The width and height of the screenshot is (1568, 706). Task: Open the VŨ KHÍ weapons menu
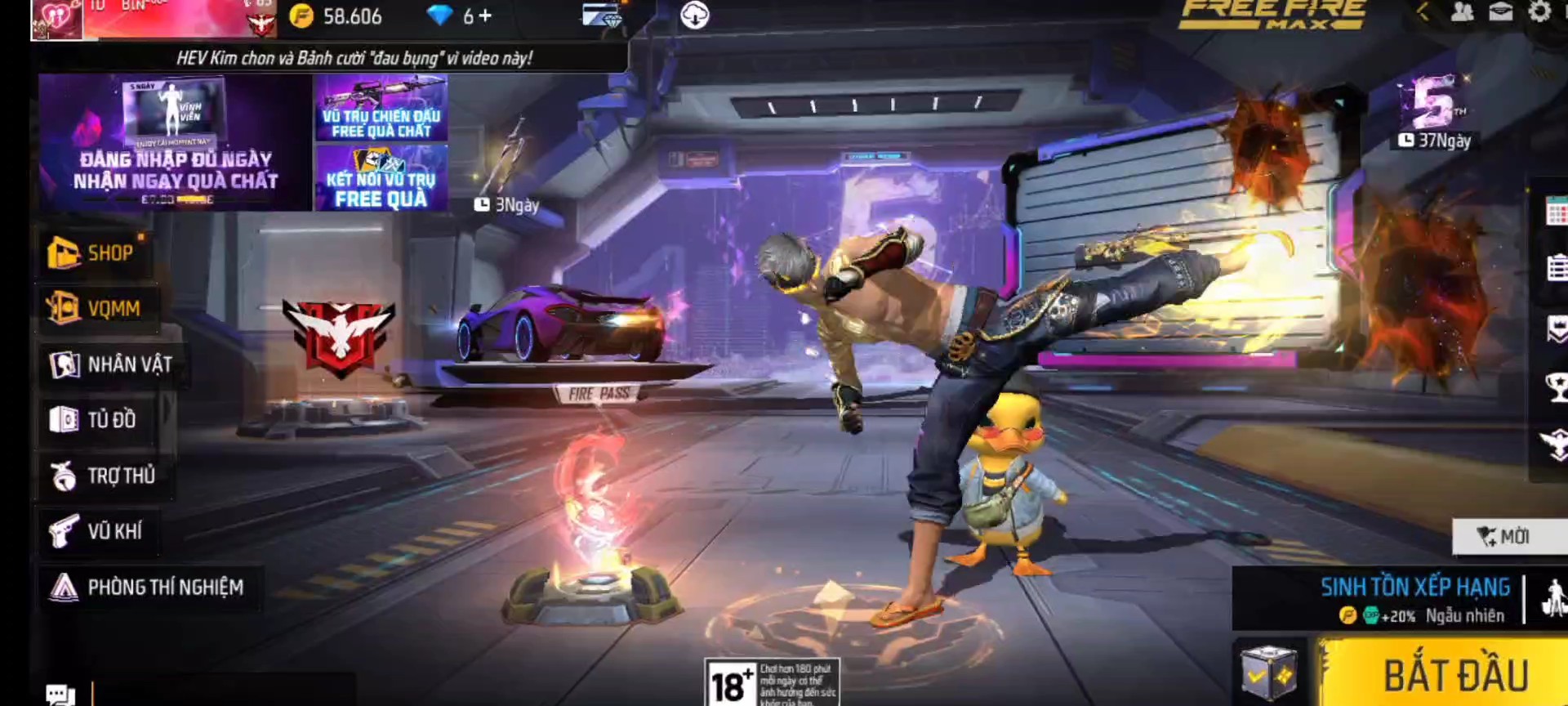[96, 531]
